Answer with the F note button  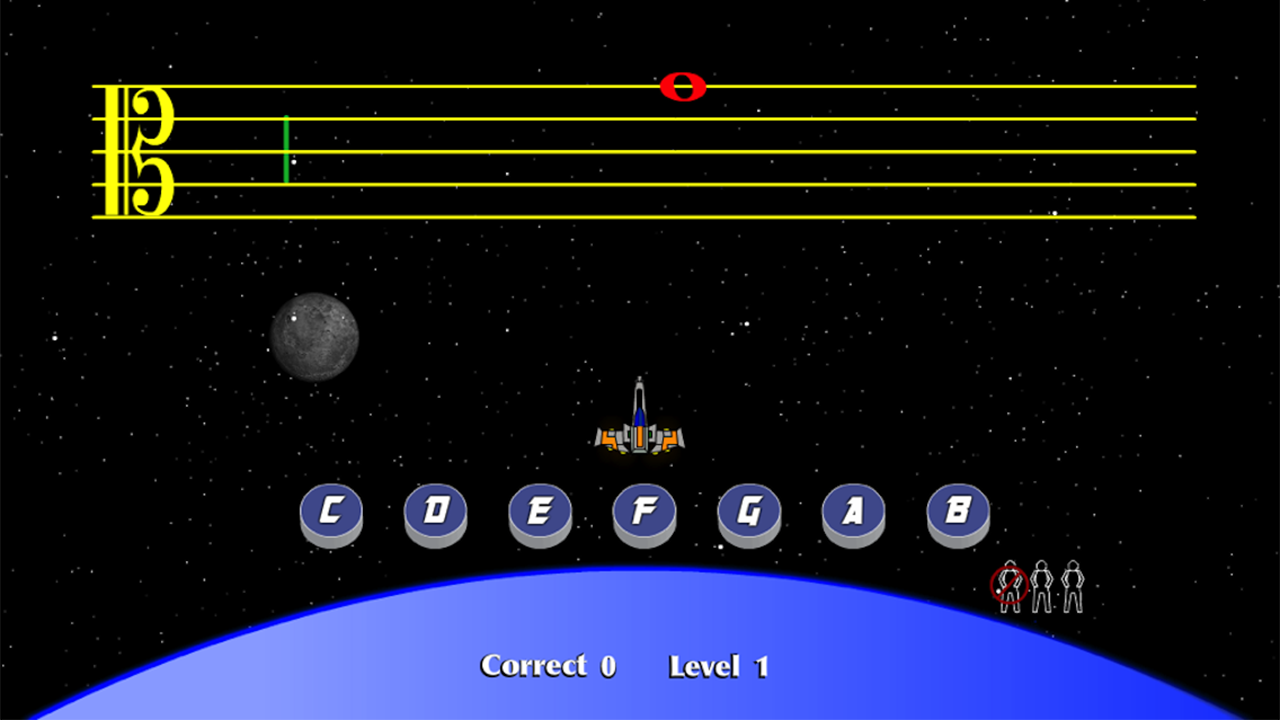[x=644, y=512]
